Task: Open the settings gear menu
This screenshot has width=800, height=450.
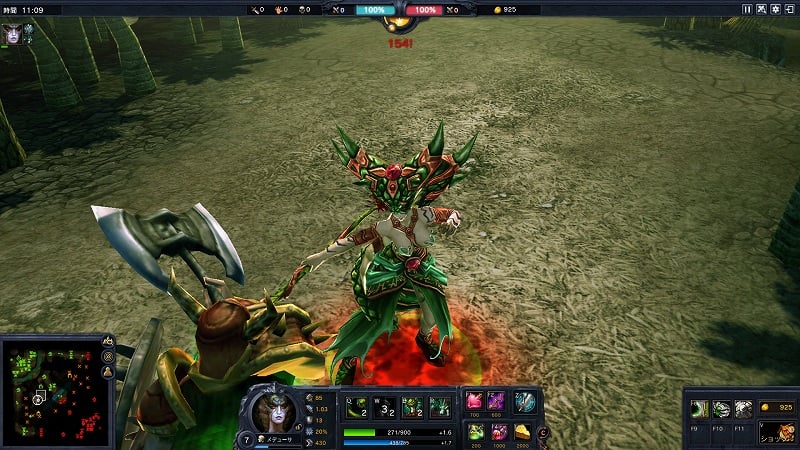Action: (774, 9)
